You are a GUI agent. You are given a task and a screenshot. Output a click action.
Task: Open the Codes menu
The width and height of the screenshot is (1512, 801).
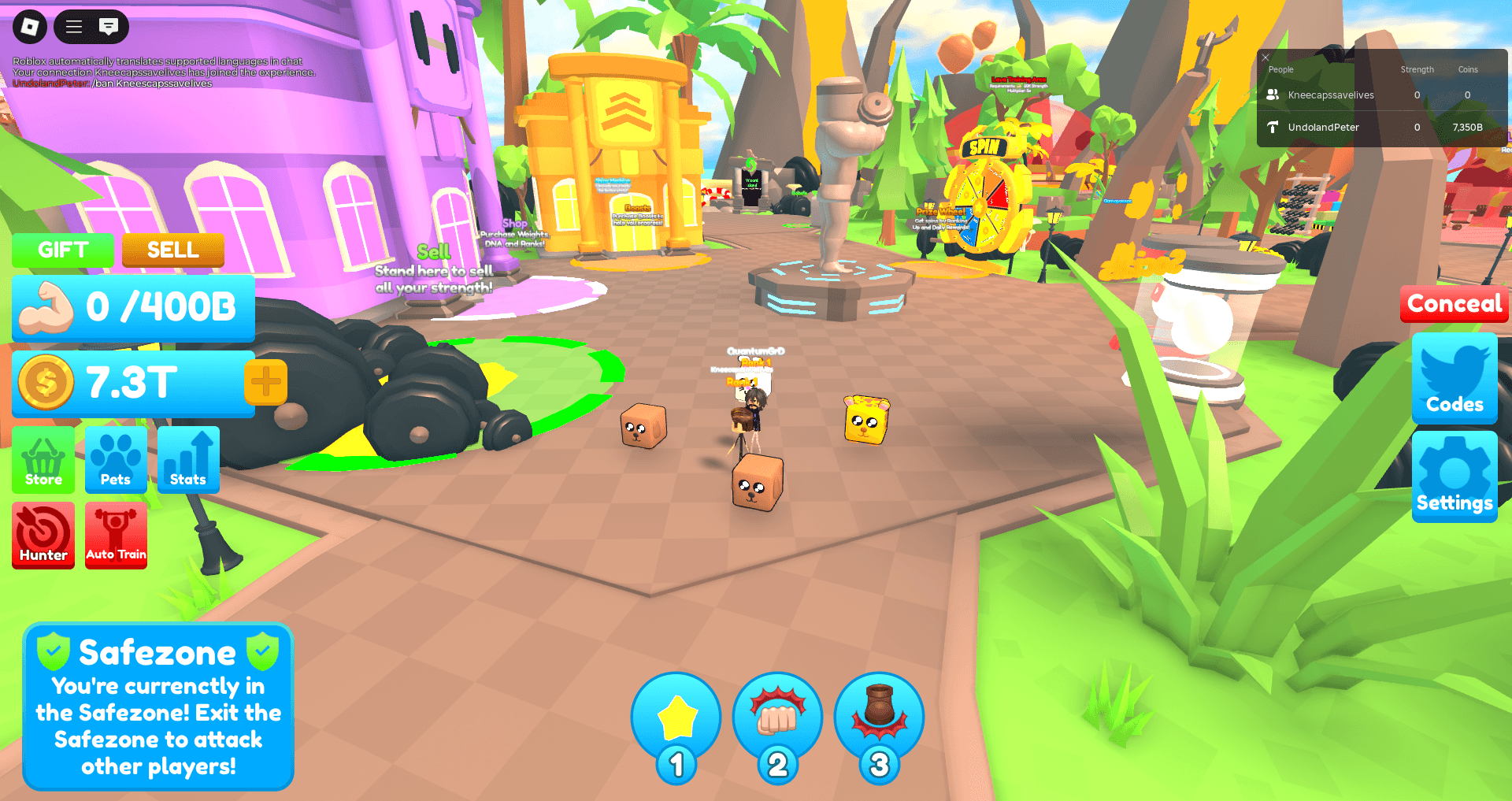point(1455,378)
